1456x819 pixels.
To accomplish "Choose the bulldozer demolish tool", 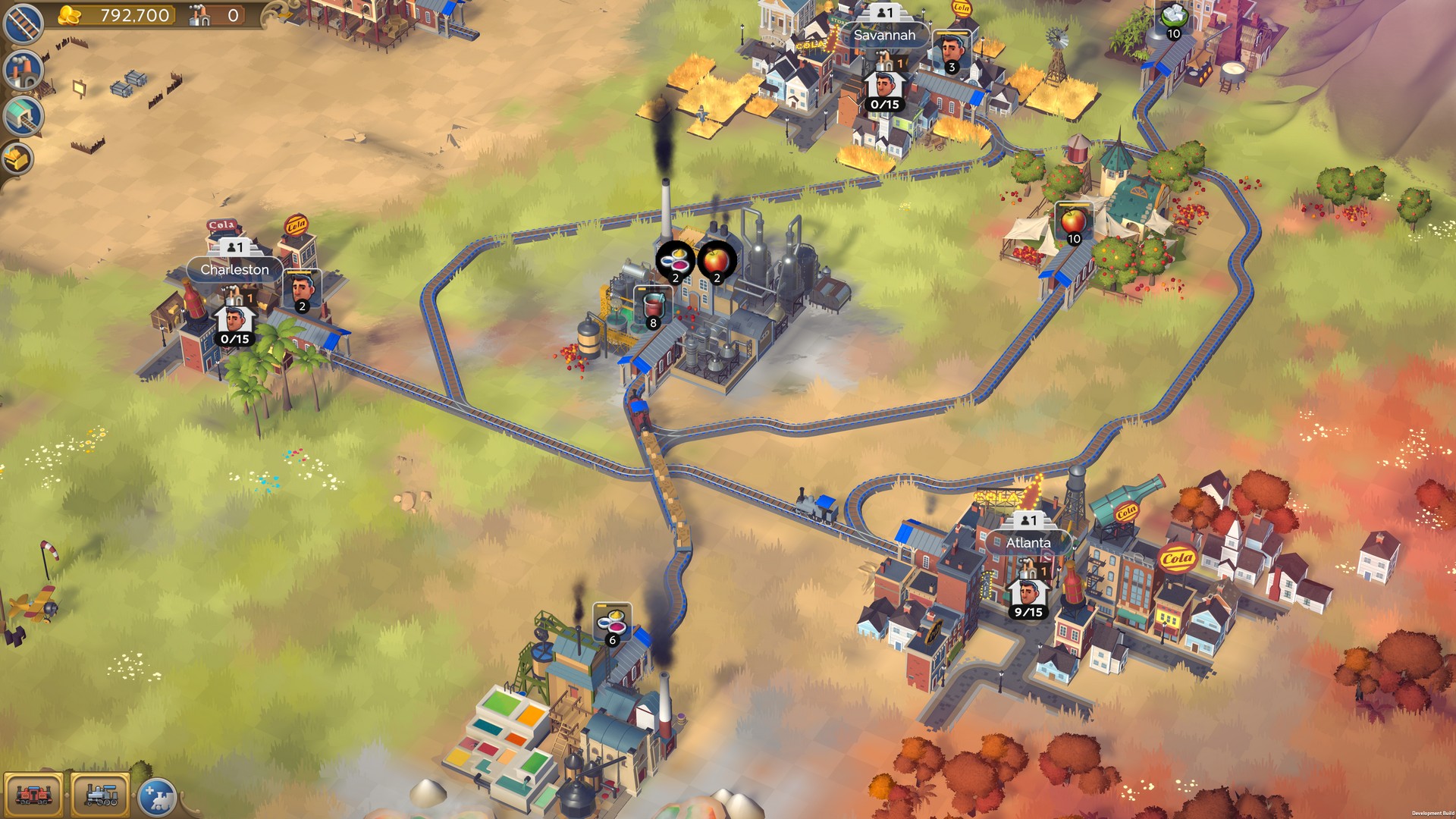I will point(19,159).
